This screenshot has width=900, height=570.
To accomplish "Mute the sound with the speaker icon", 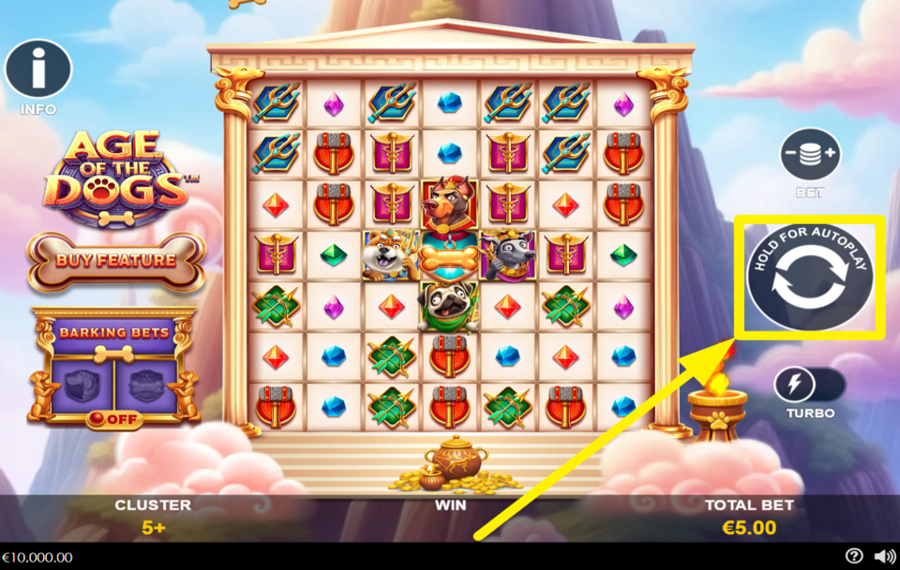I will pos(884,556).
